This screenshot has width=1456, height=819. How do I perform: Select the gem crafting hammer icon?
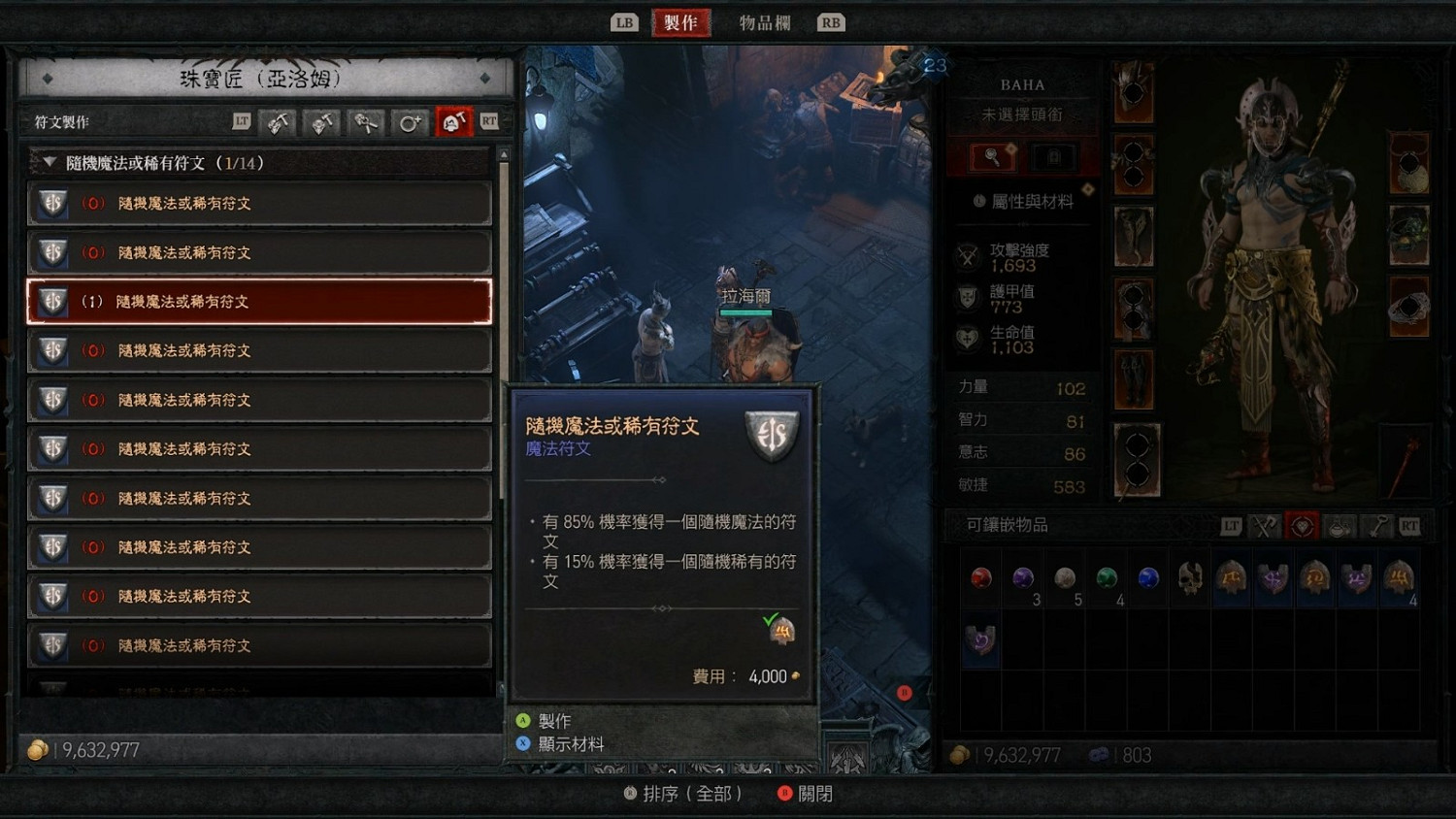[279, 121]
